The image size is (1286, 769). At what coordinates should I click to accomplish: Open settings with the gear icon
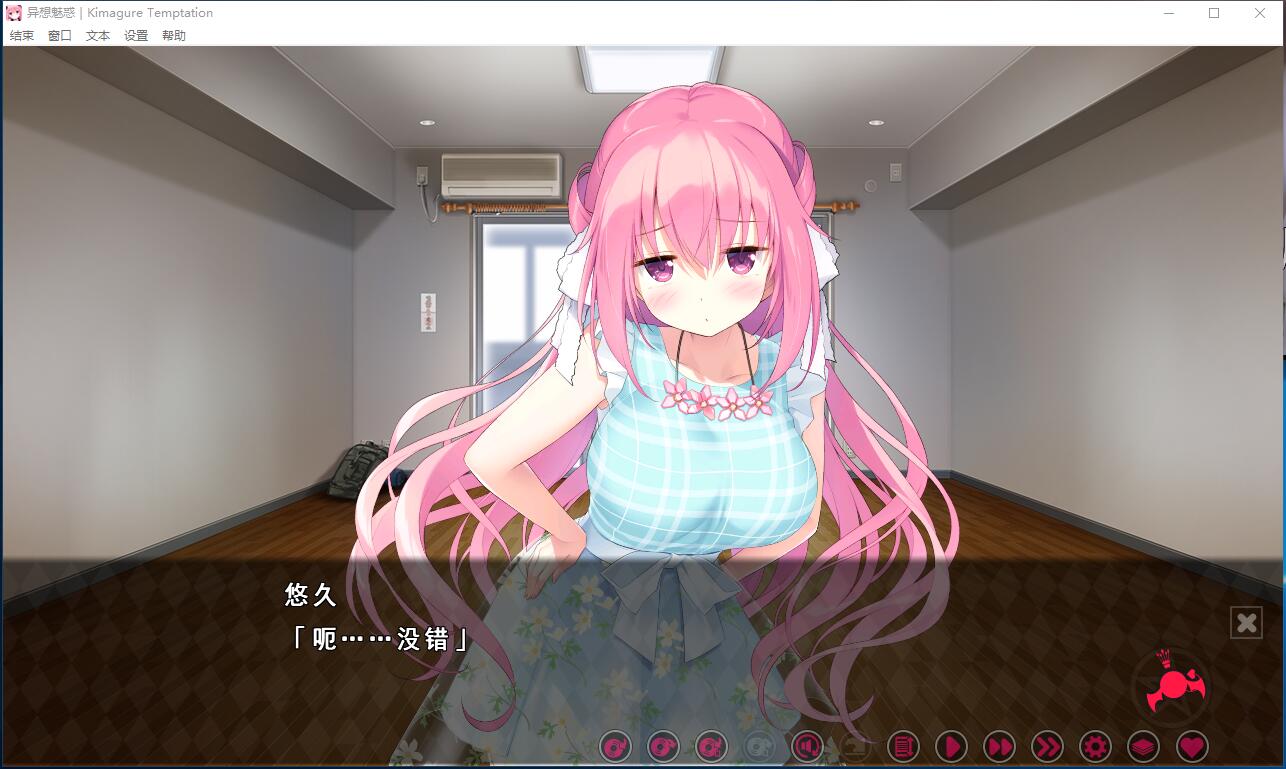1095,746
